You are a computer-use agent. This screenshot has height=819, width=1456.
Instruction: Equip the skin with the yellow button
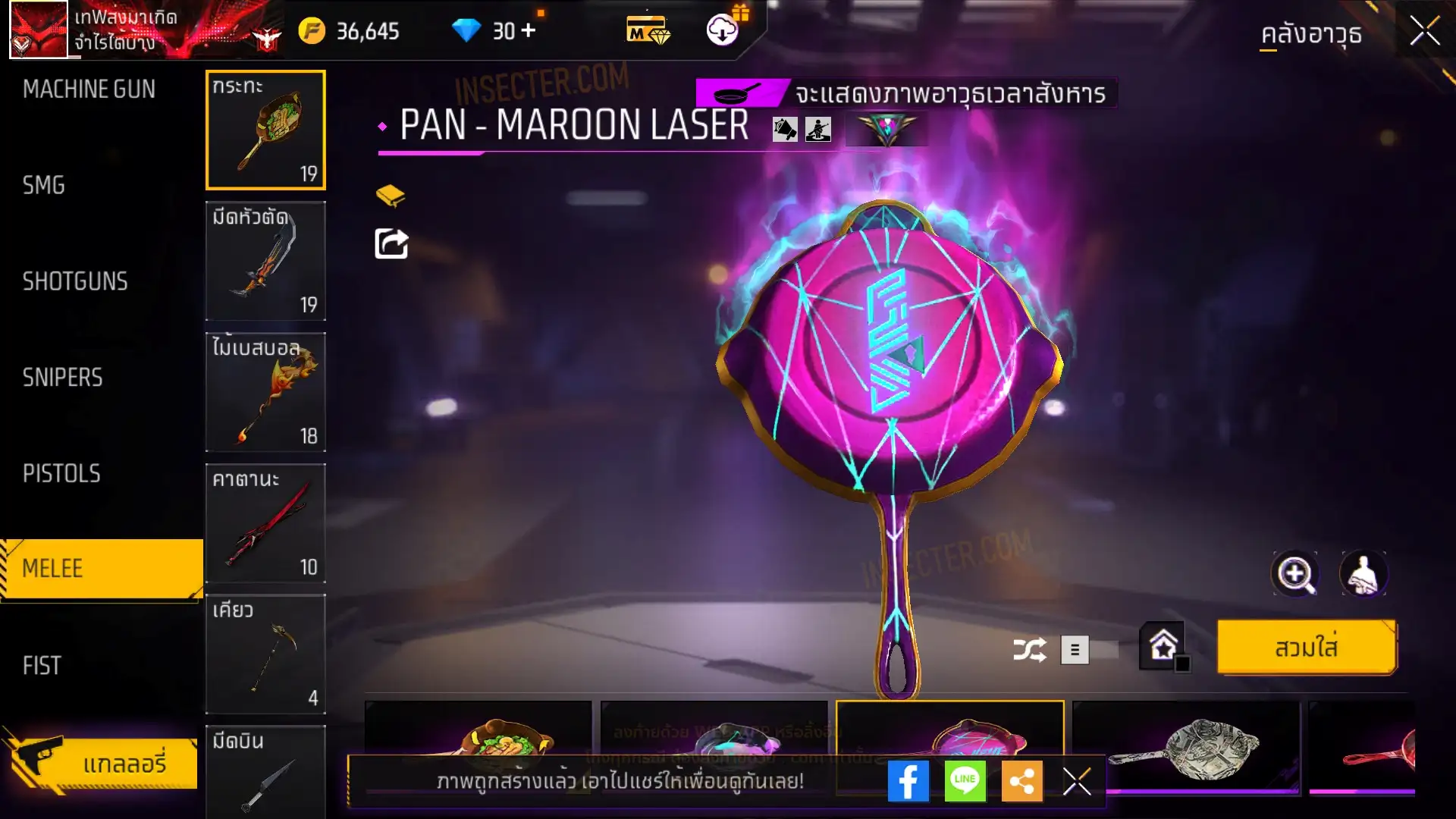coord(1306,648)
